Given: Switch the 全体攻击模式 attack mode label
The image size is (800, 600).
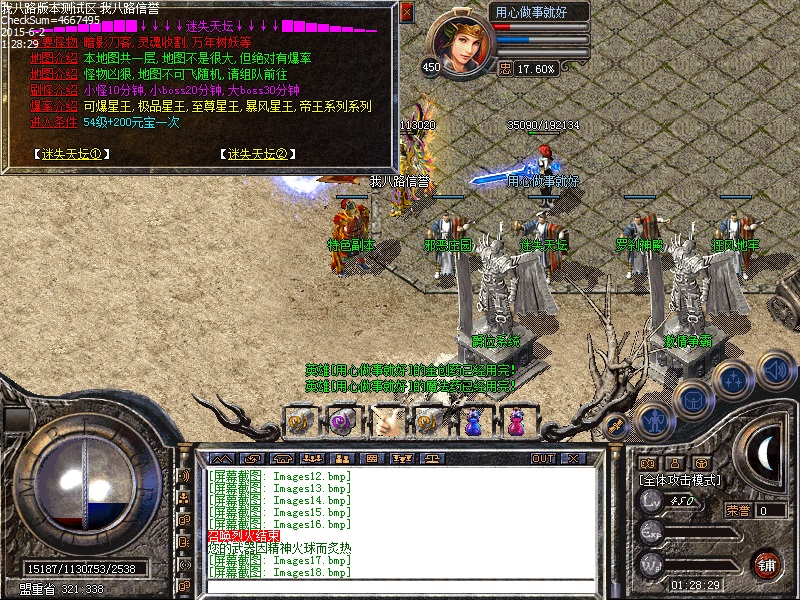Looking at the screenshot, I should 680,479.
